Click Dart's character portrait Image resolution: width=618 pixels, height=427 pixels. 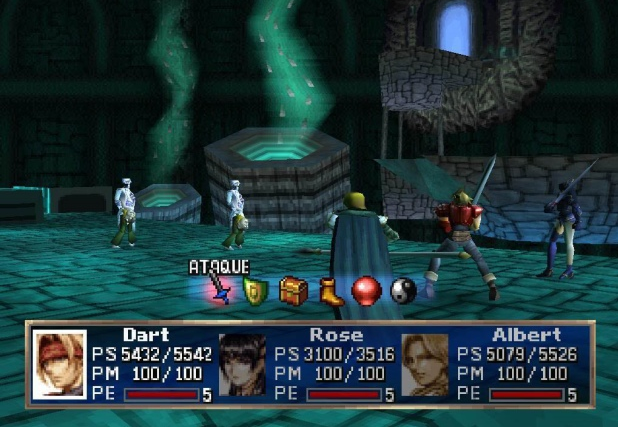coord(61,365)
